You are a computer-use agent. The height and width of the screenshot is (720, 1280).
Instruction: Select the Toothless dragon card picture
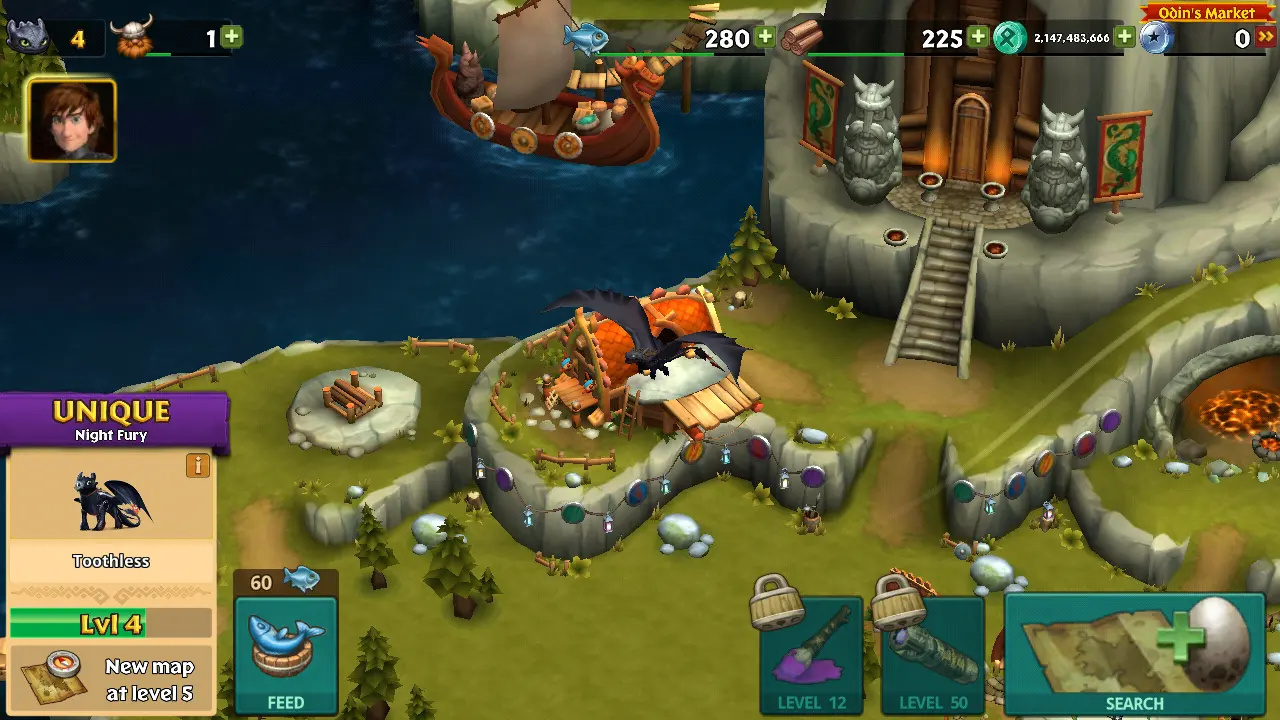tap(110, 500)
